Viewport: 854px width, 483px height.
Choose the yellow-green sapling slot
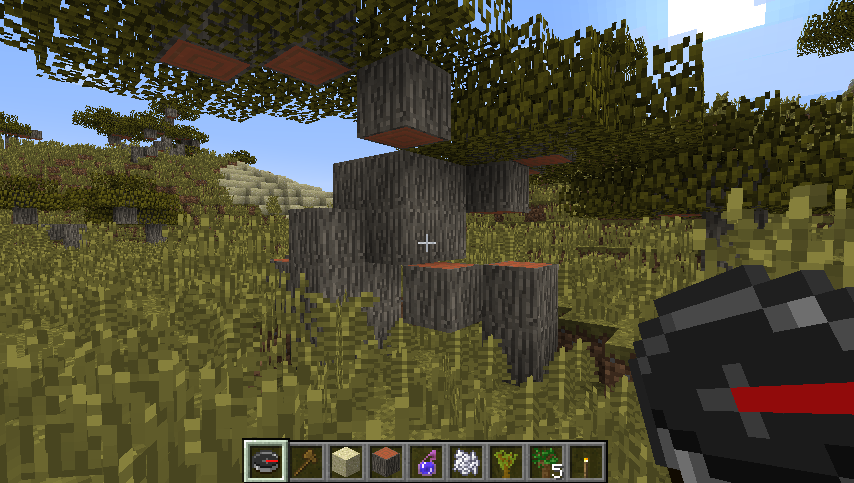coord(507,461)
